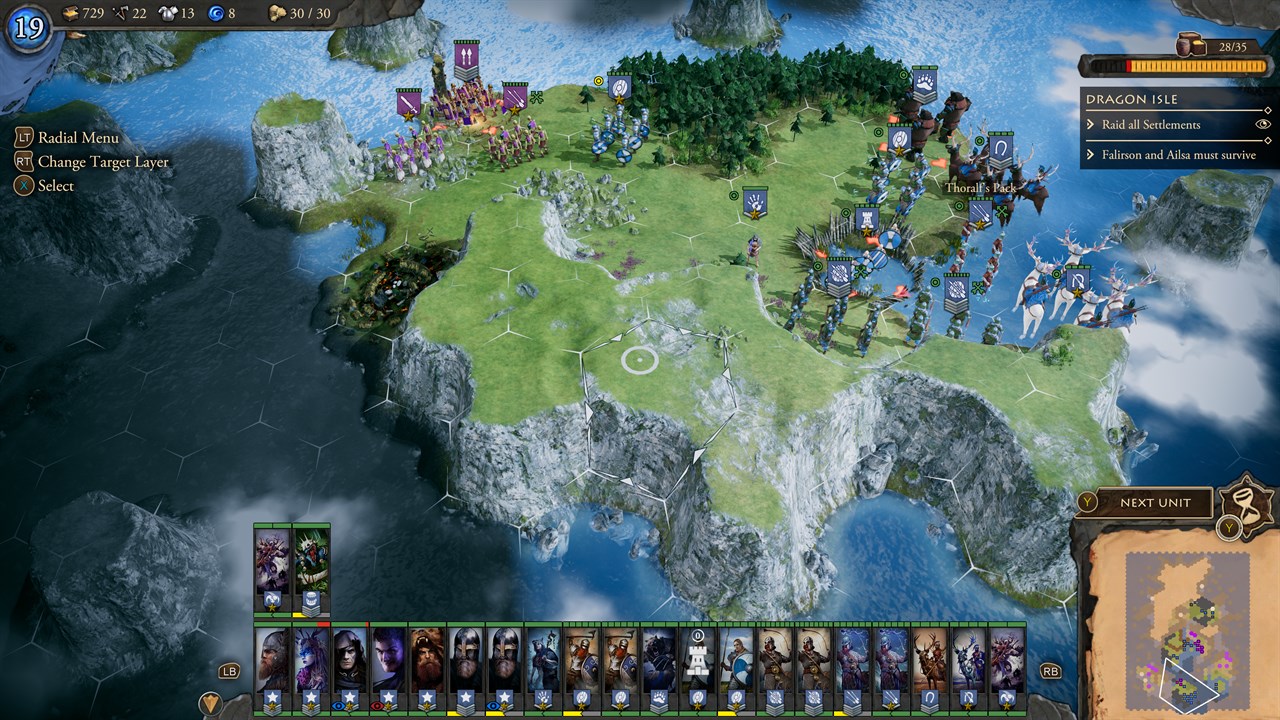This screenshot has height=720, width=1280.
Task: Select the white tower unit card
Action: pos(698,660)
